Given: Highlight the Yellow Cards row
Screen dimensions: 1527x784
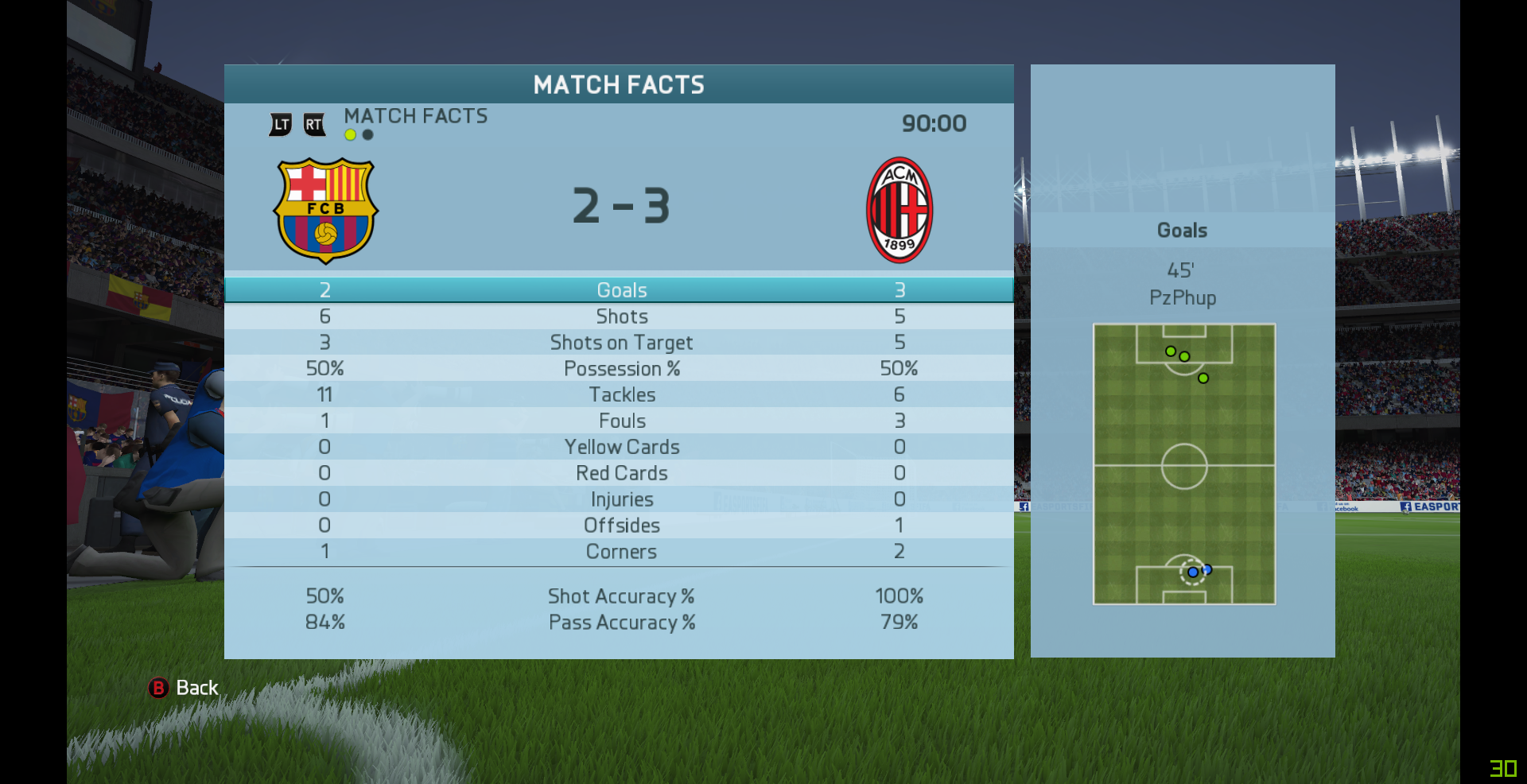Looking at the screenshot, I should (621, 447).
